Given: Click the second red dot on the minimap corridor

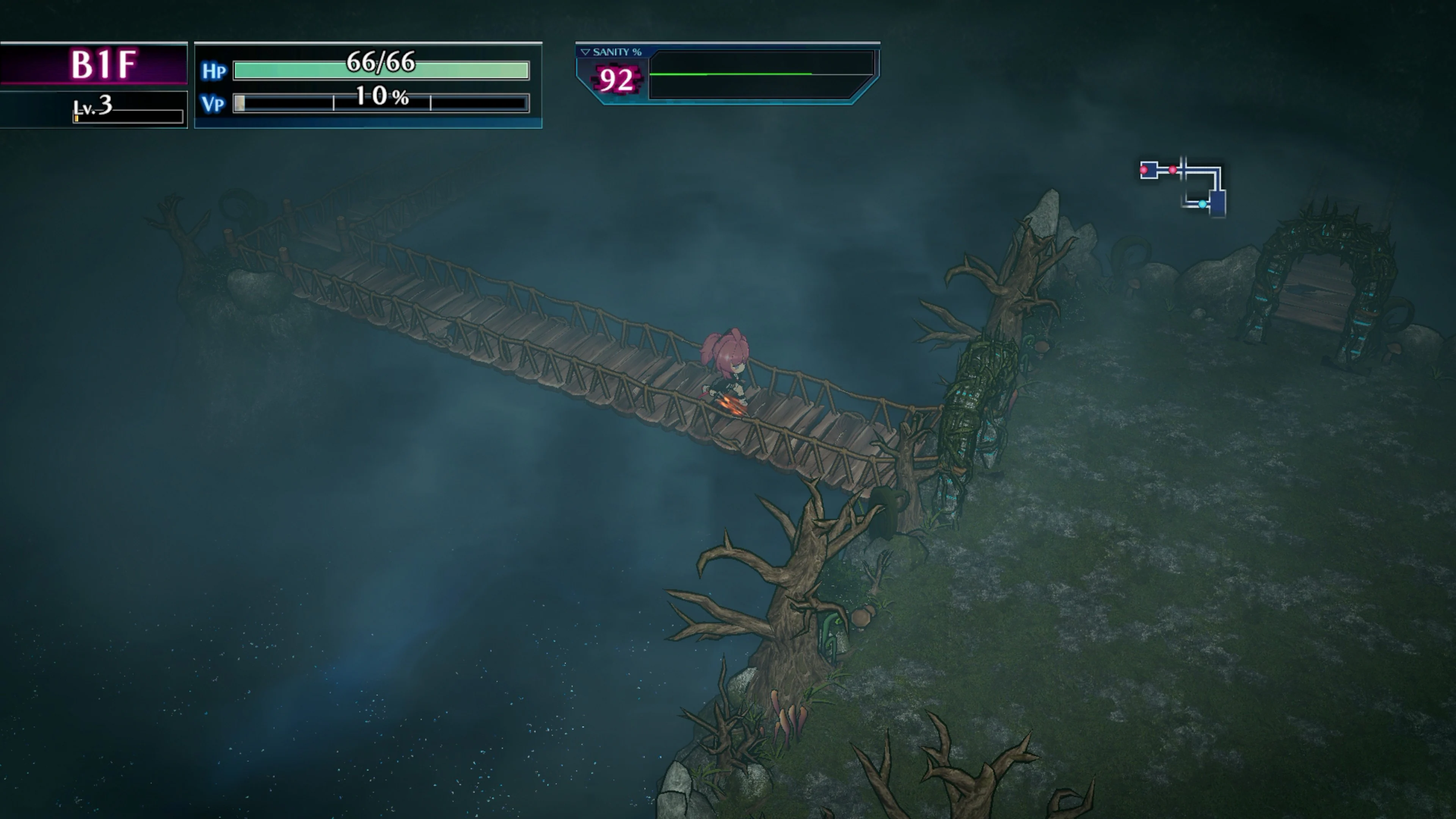Looking at the screenshot, I should point(1173,169).
